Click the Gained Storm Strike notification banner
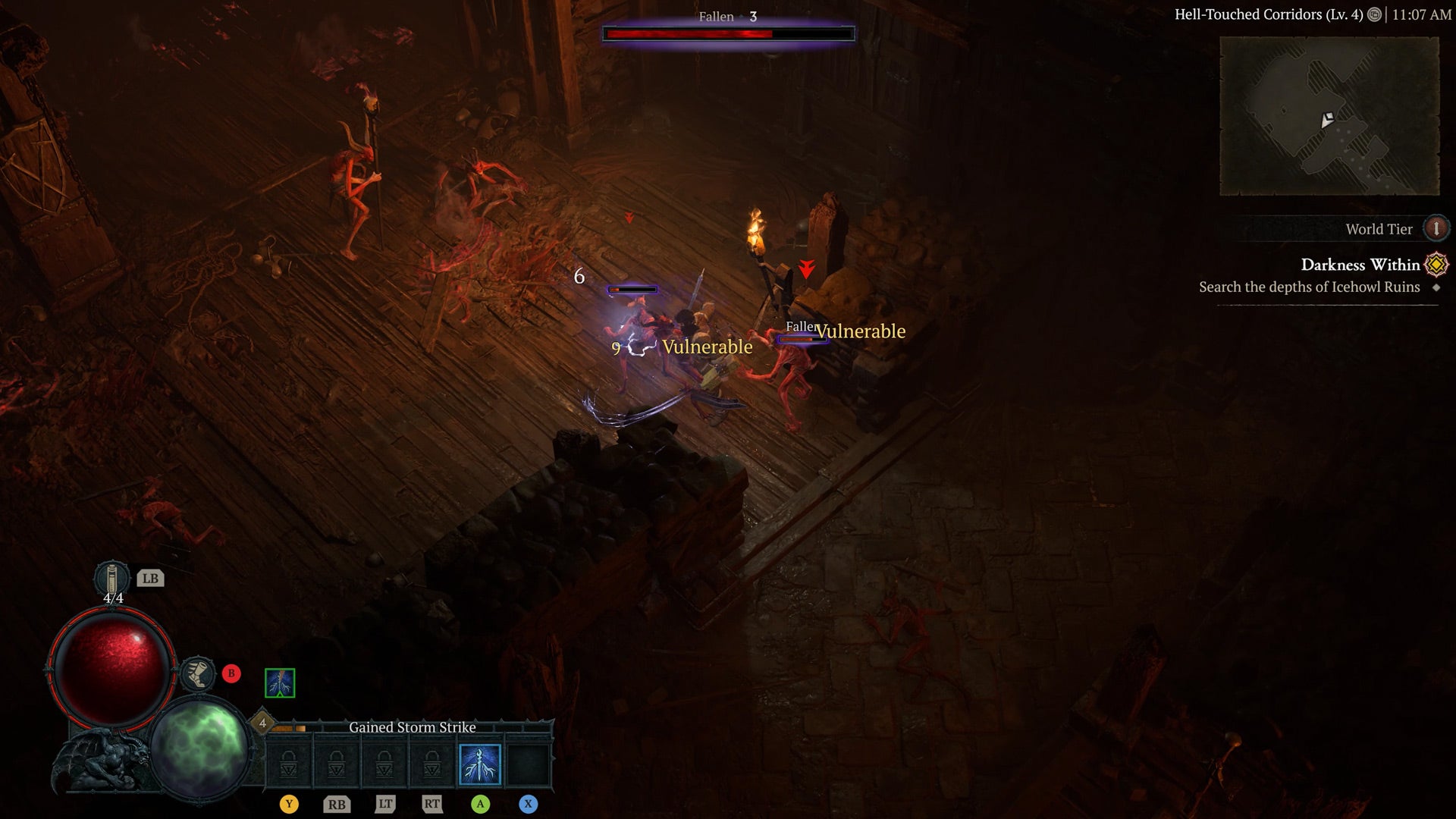 tap(412, 726)
